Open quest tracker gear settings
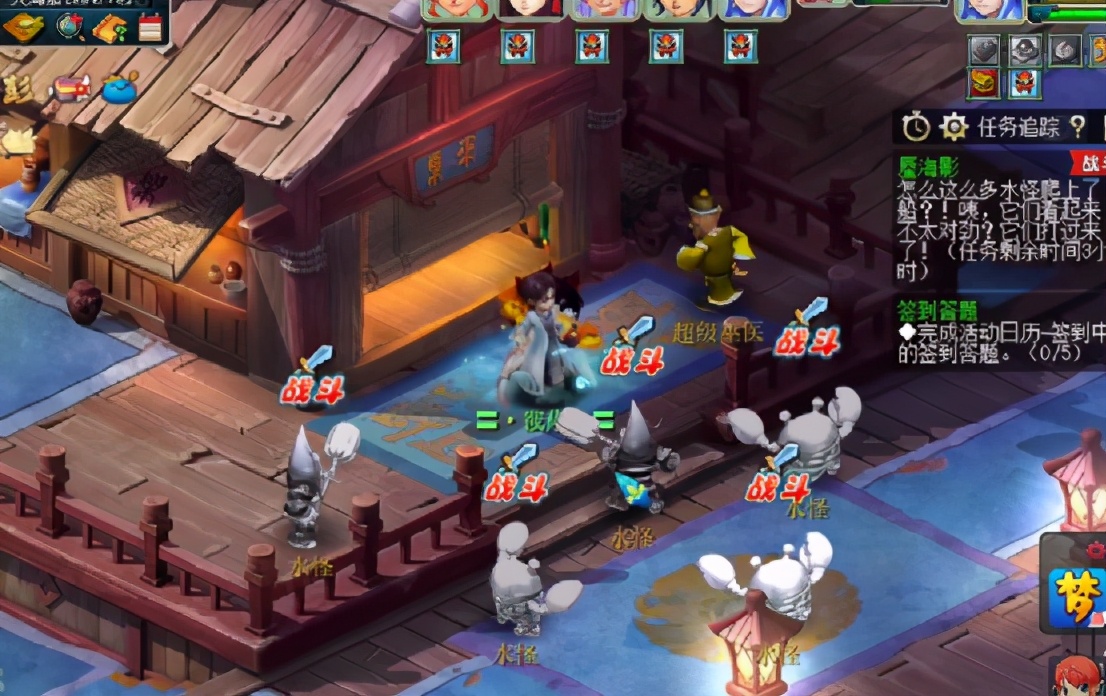This screenshot has width=1106, height=696. (x=955, y=126)
